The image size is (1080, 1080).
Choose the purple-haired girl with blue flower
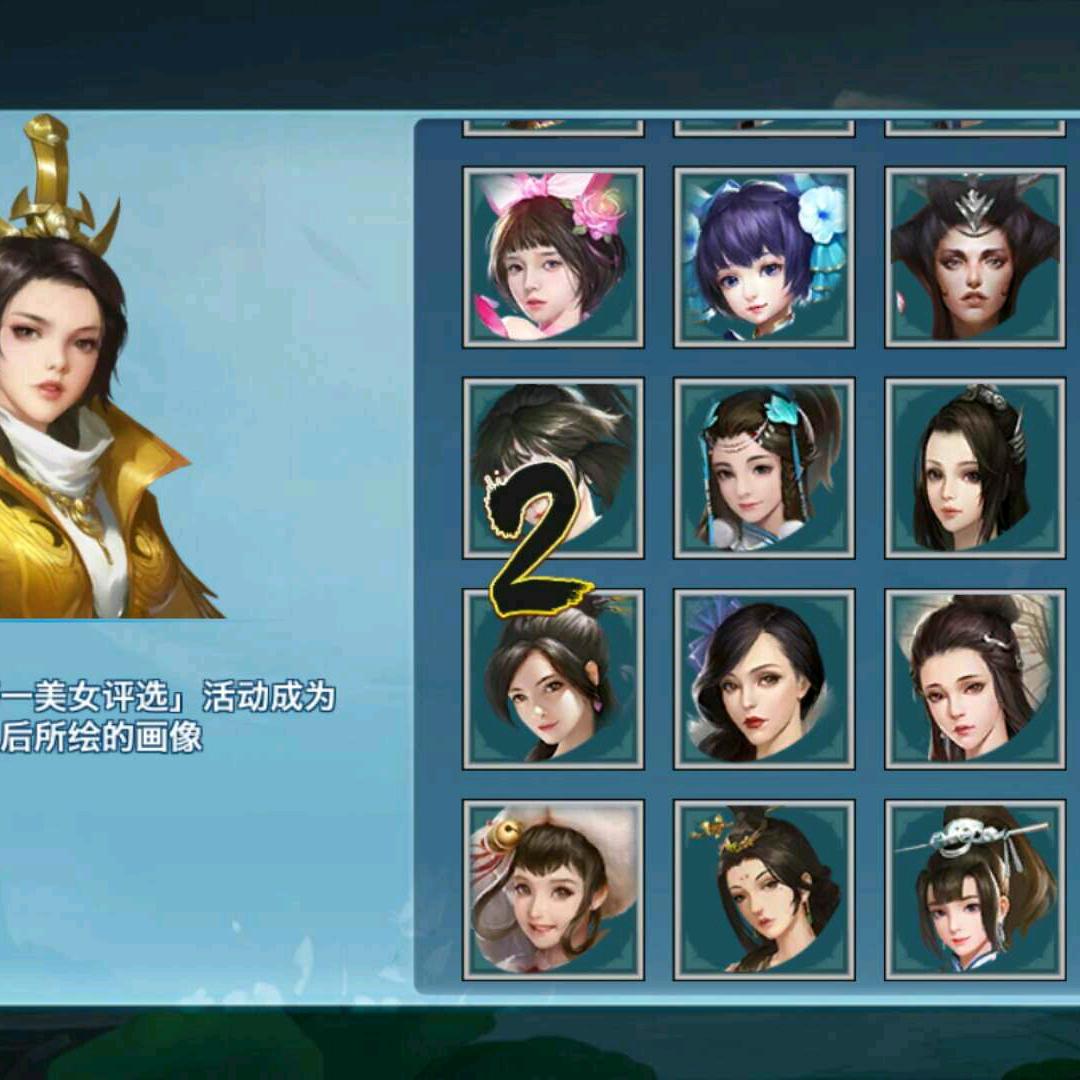click(x=764, y=257)
